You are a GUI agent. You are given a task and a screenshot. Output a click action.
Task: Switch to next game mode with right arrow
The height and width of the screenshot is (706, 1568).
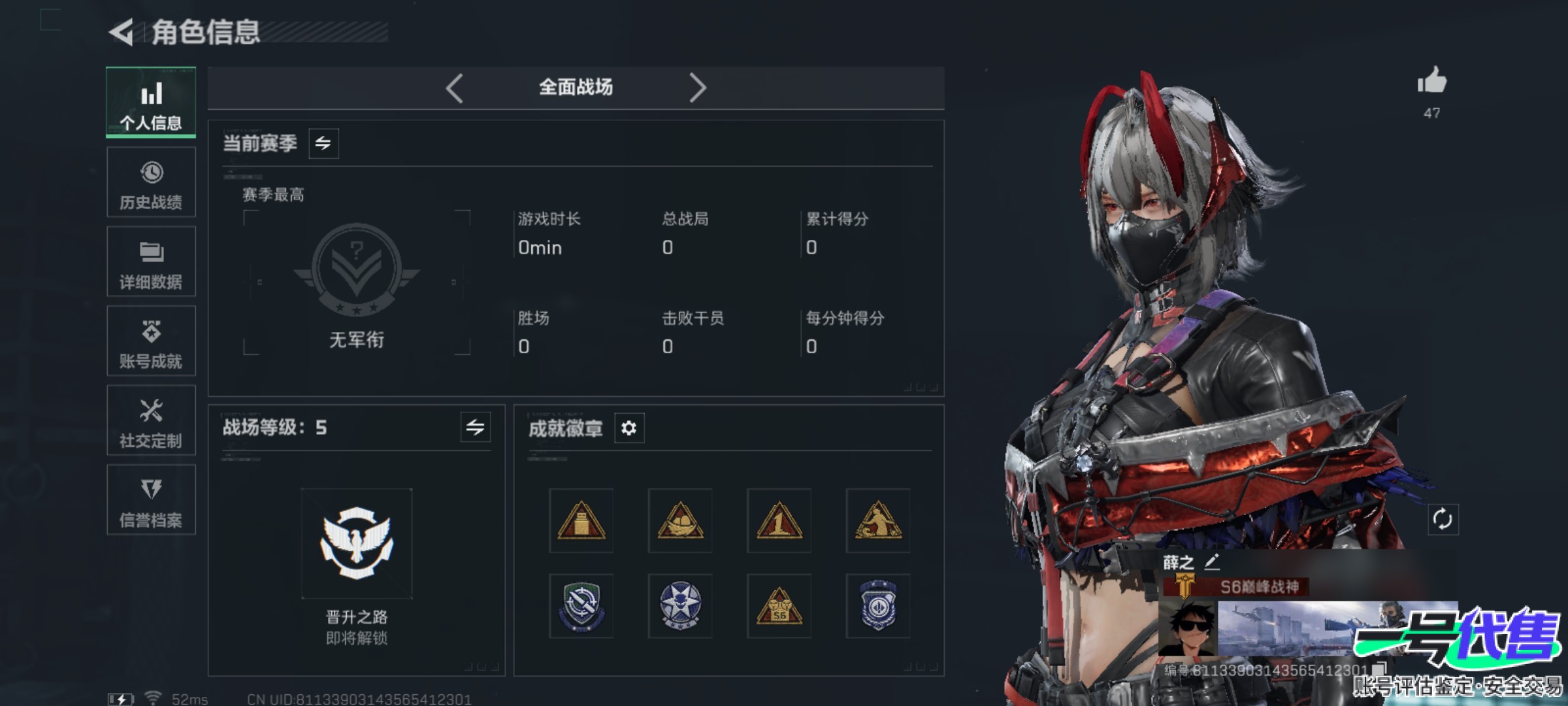(697, 88)
